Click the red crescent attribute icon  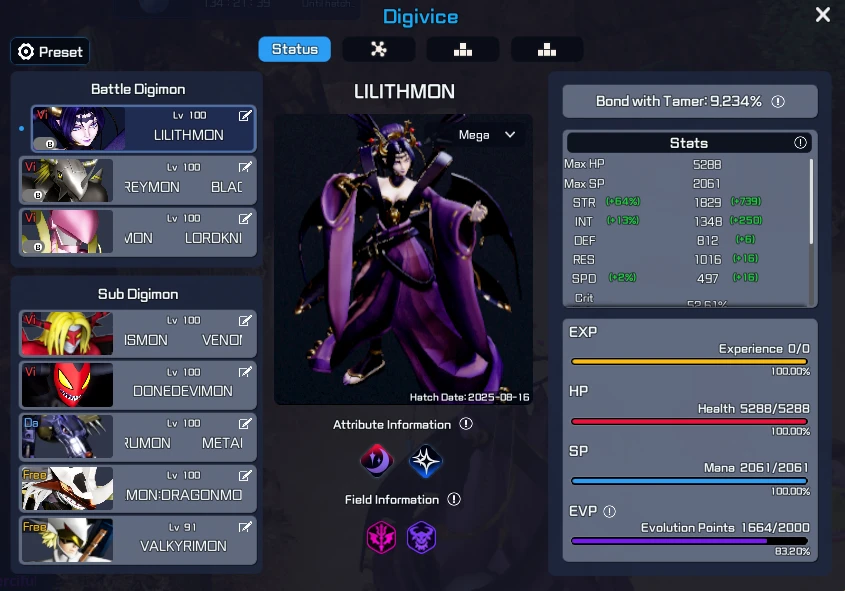(x=377, y=461)
